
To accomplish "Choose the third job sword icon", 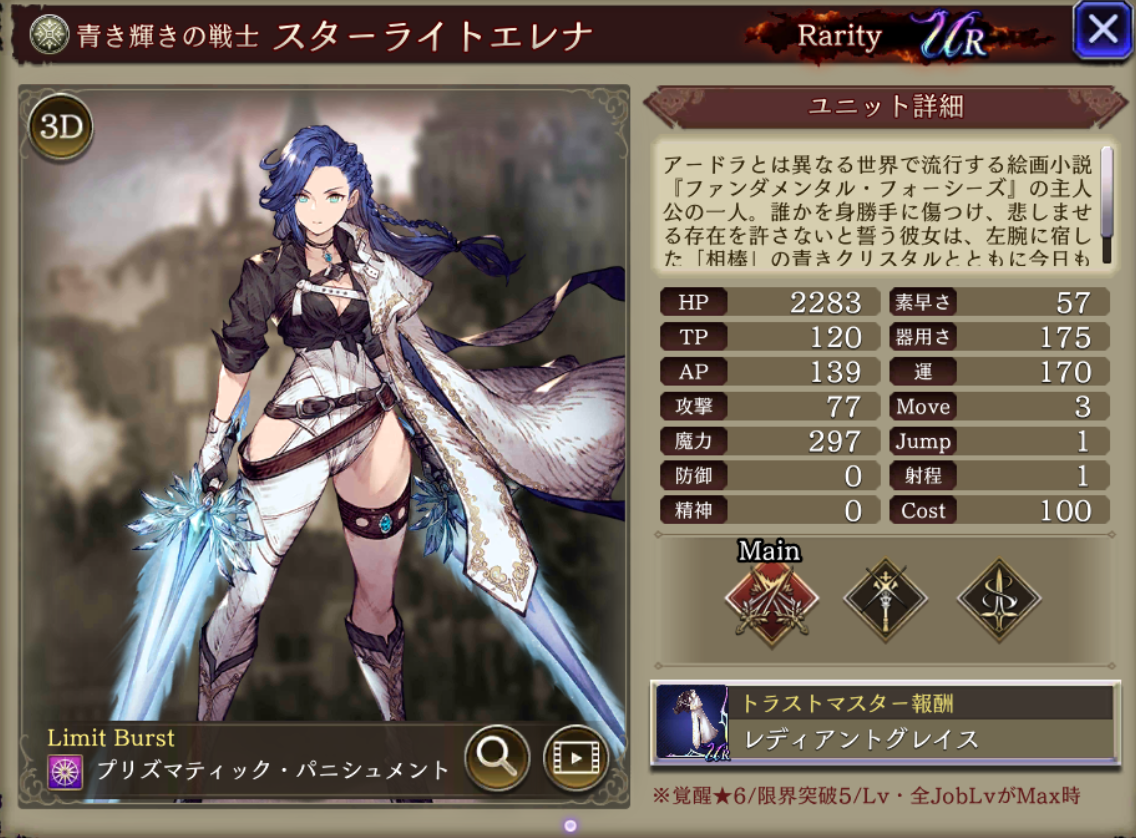I will pyautogui.click(x=998, y=600).
